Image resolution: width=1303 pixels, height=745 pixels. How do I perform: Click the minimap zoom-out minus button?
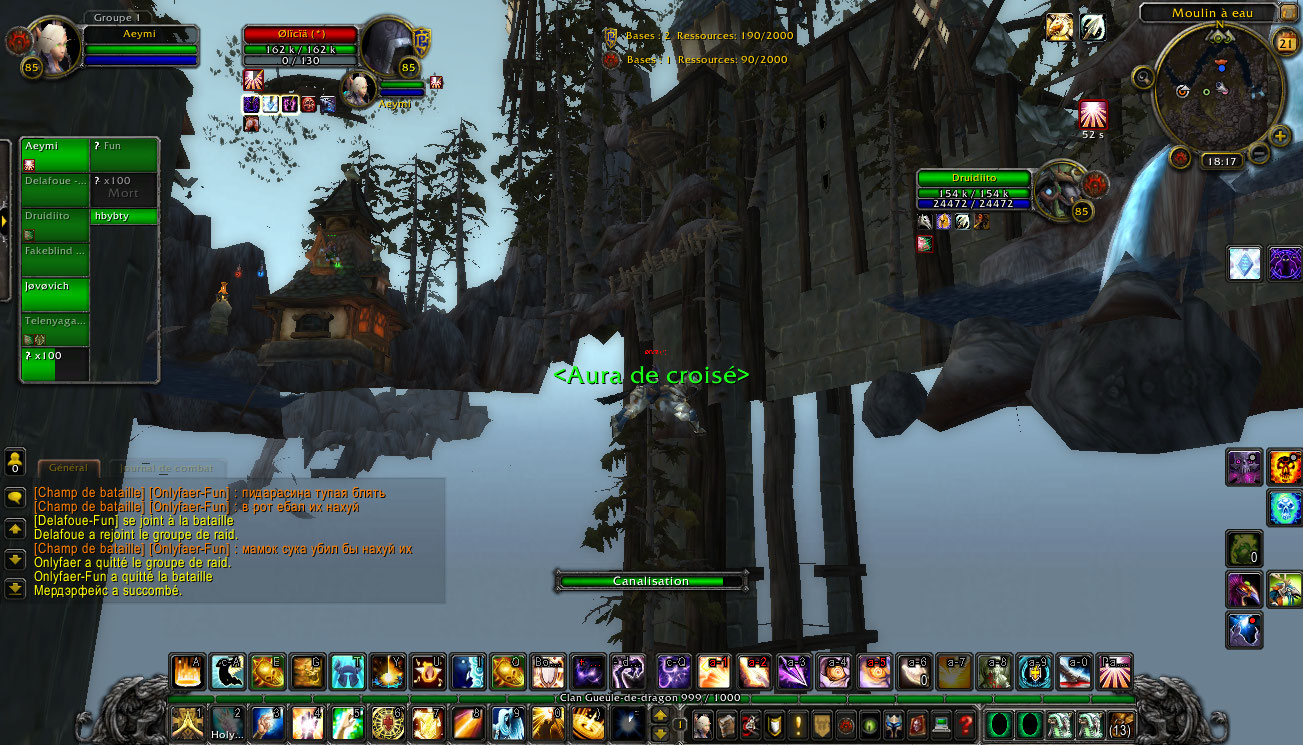click(1259, 153)
